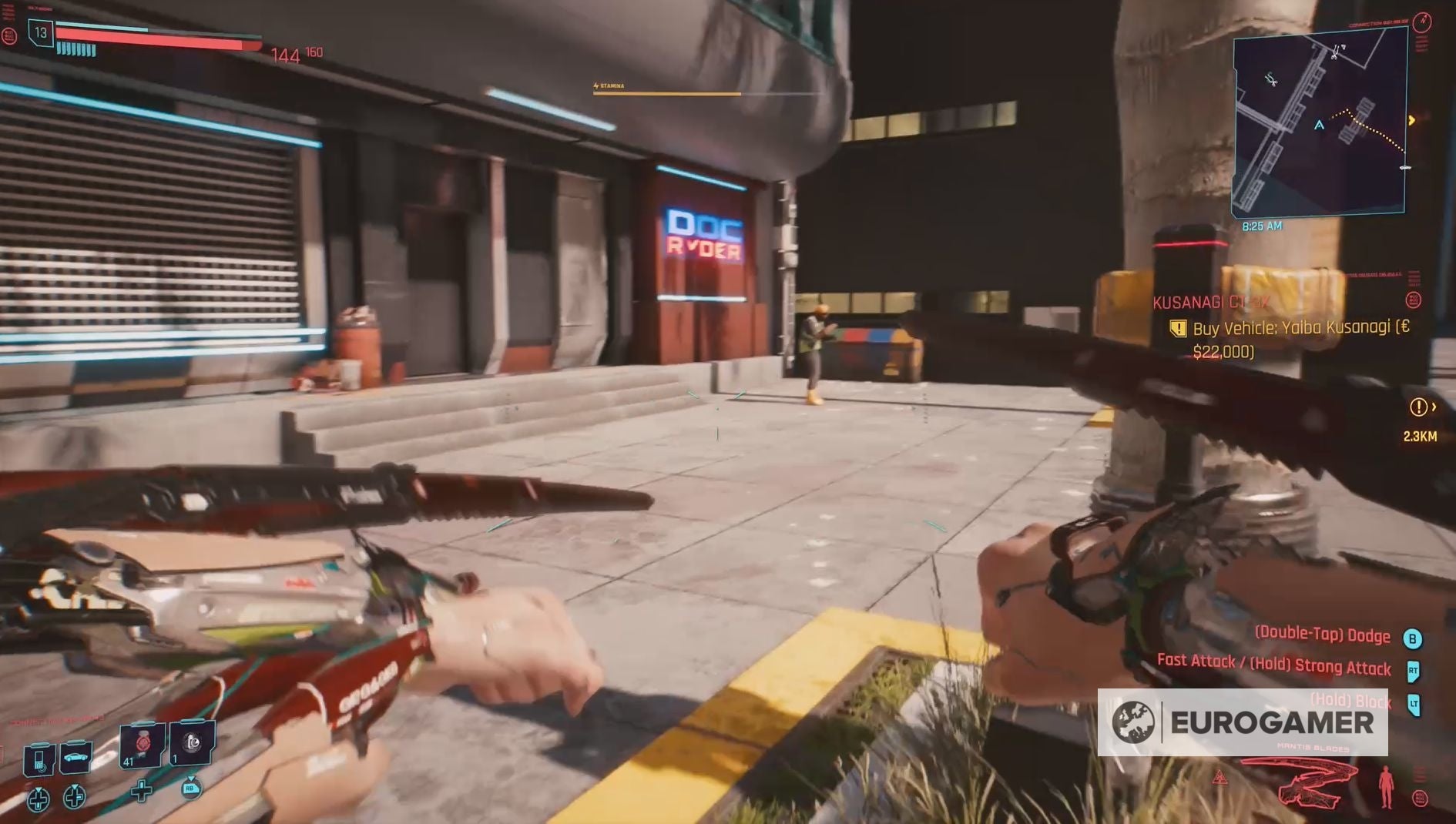Select the KUSANAGI CT-3X title text
1456x824 pixels.
pos(1209,303)
